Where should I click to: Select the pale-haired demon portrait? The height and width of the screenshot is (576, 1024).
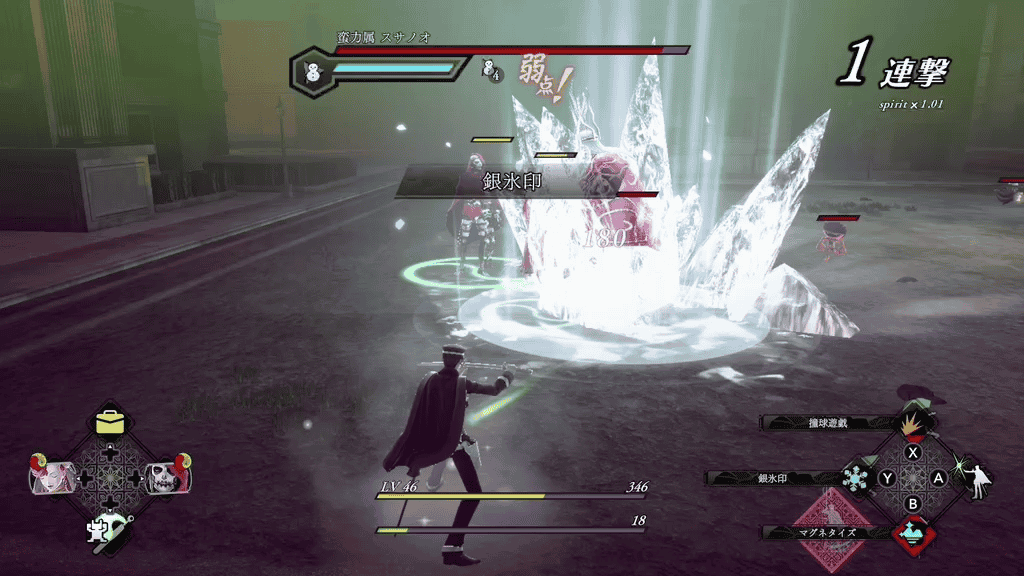click(x=53, y=476)
